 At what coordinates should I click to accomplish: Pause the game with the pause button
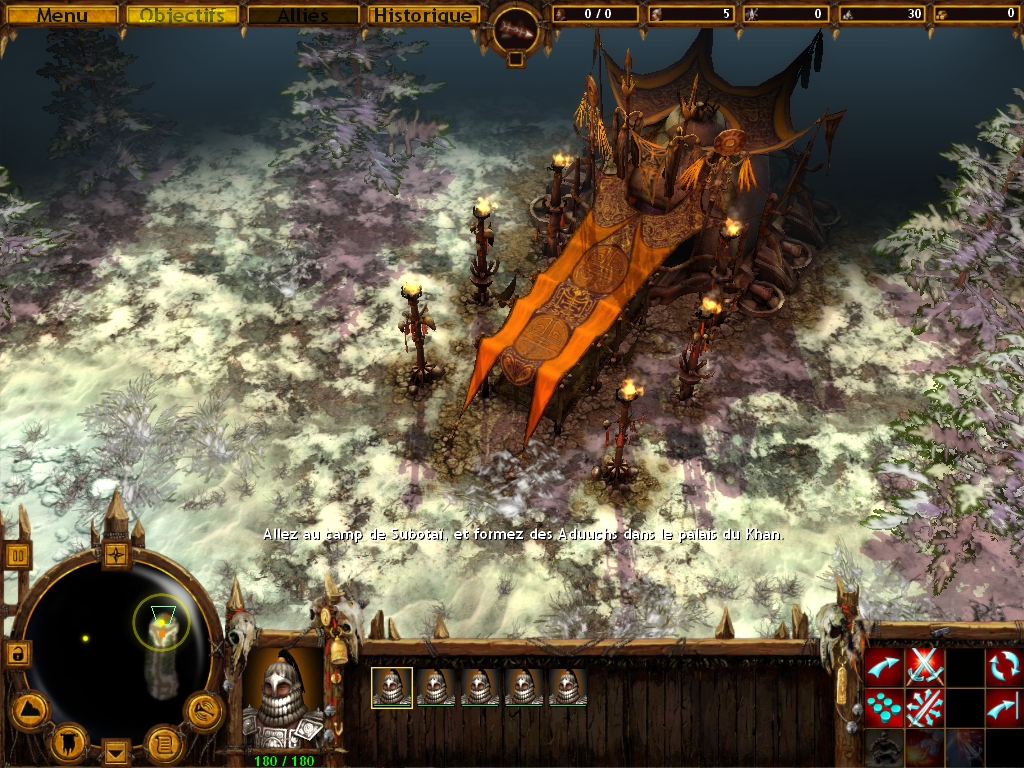click(19, 554)
